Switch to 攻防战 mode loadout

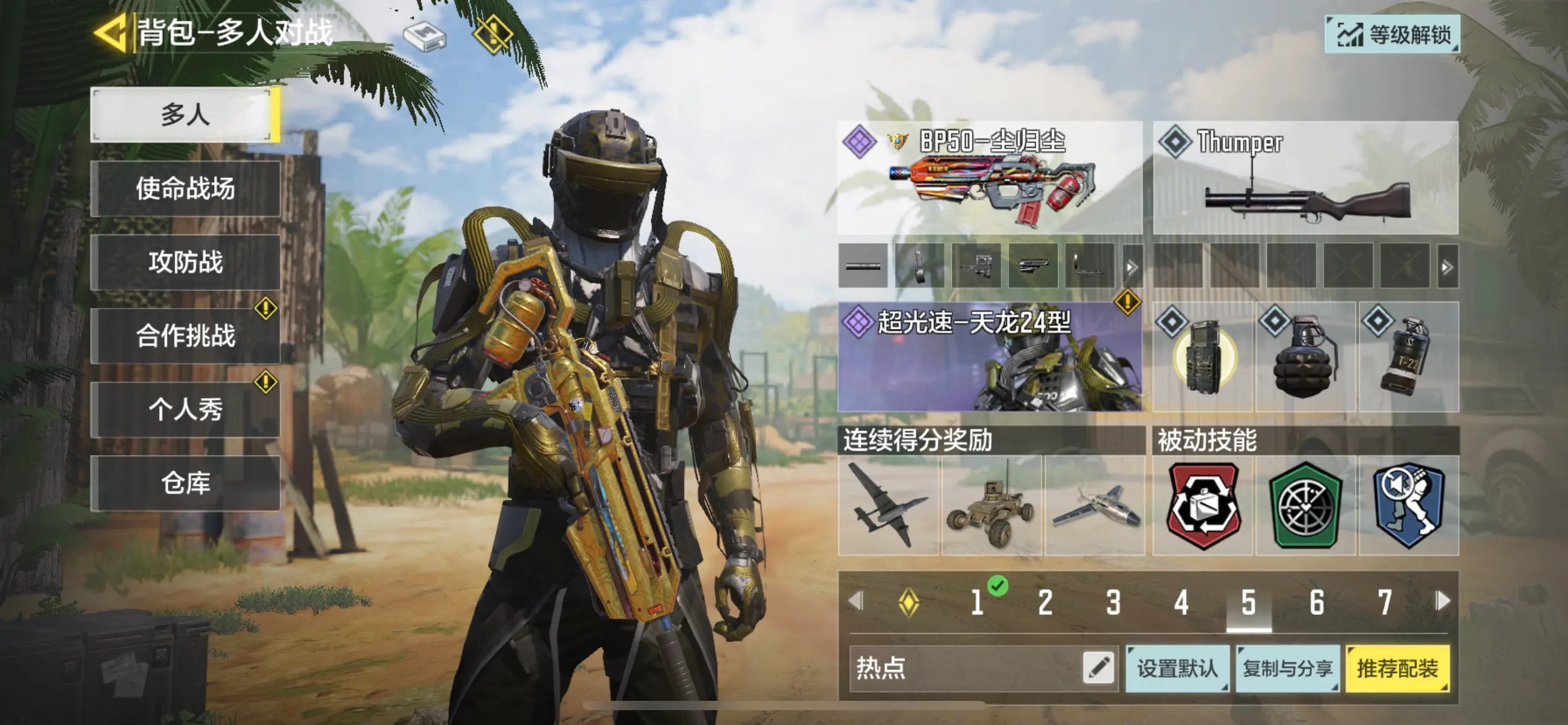point(185,262)
